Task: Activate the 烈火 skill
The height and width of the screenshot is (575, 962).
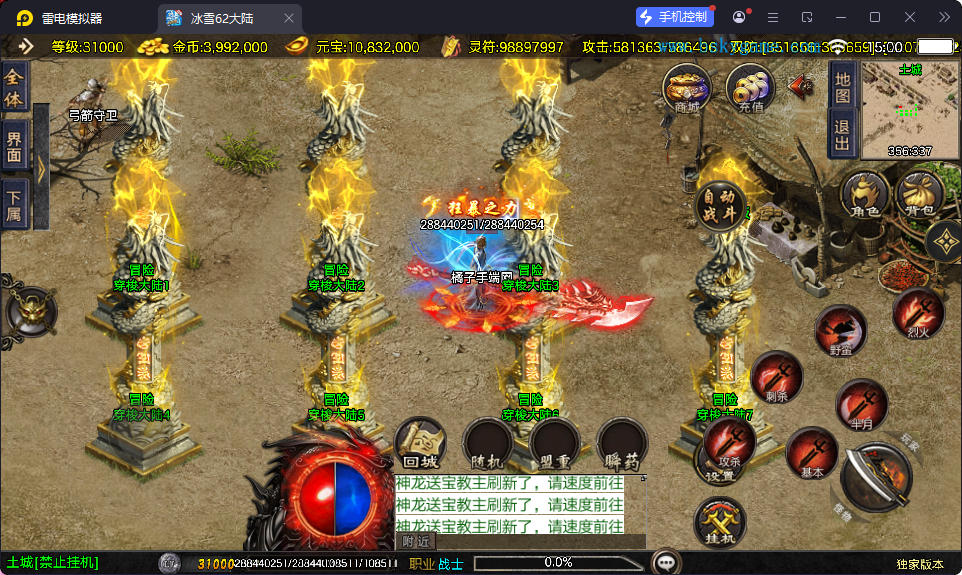Action: 918,313
